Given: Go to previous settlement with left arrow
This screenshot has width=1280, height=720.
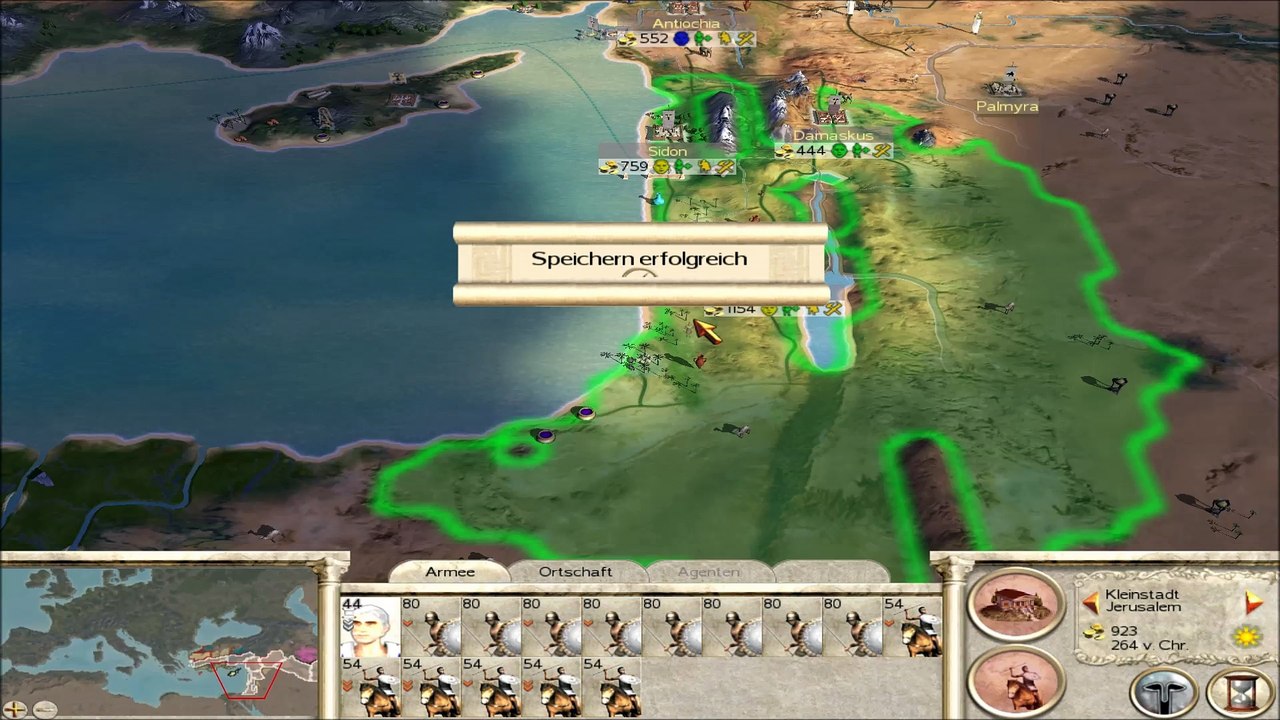Looking at the screenshot, I should 1091,602.
